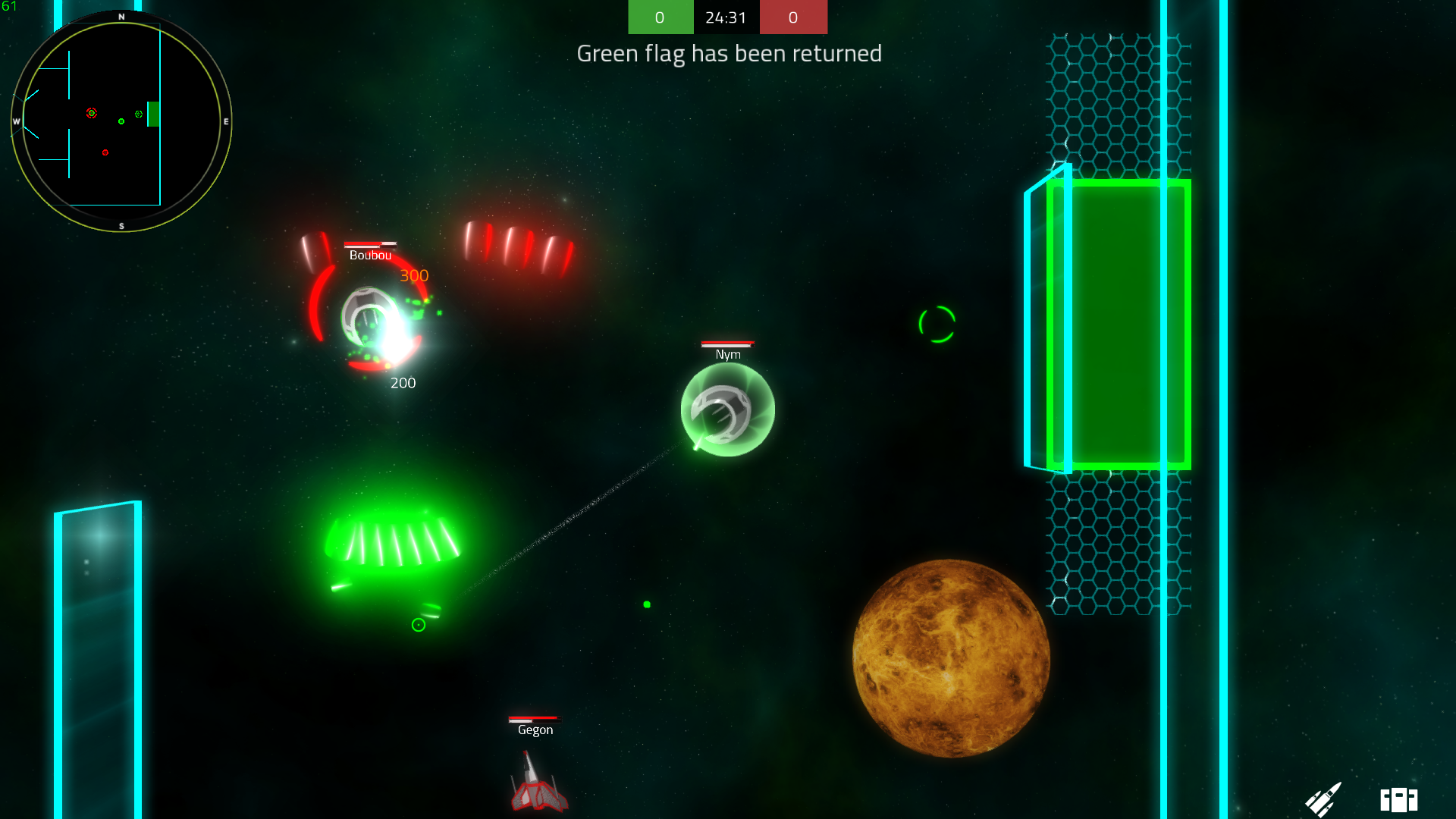Click the Green flag returned notification banner
Screen dimensions: 1456x819
pos(730,53)
